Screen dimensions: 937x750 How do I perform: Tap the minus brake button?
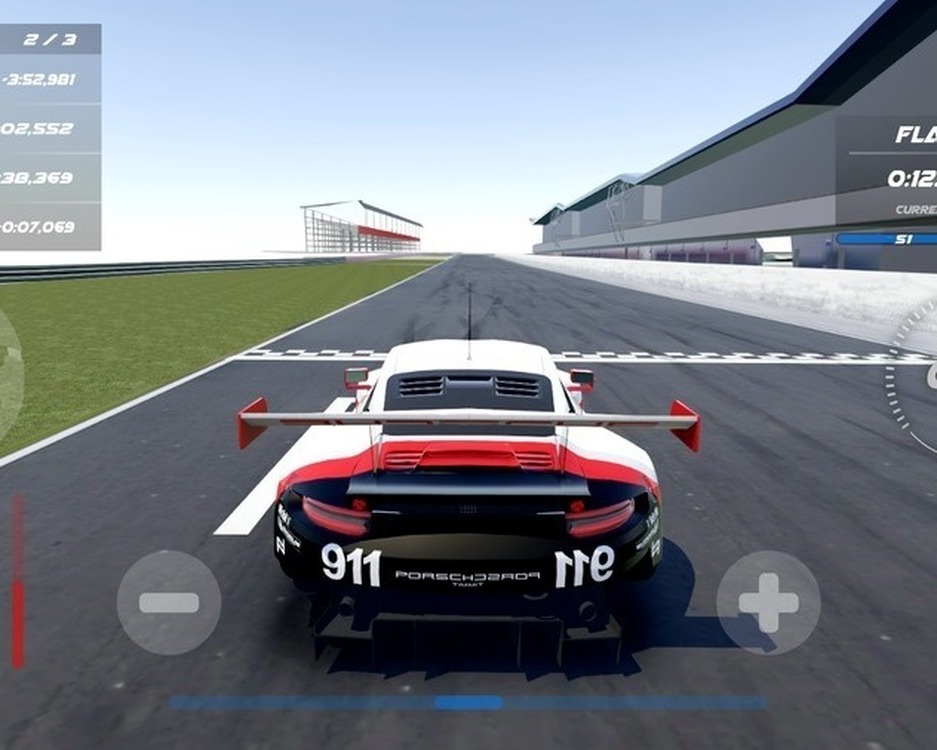168,602
